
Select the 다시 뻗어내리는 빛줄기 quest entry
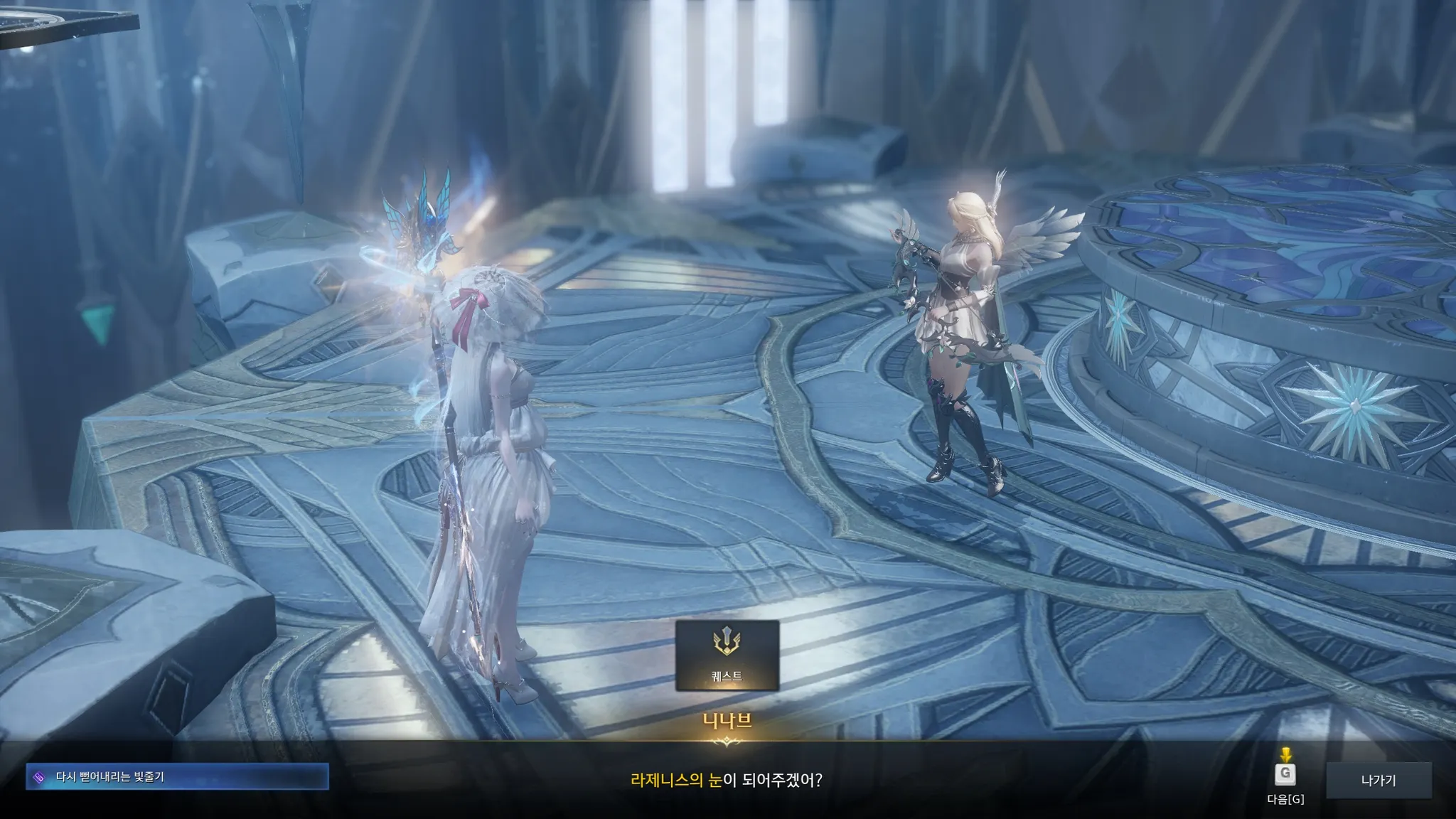(x=177, y=777)
